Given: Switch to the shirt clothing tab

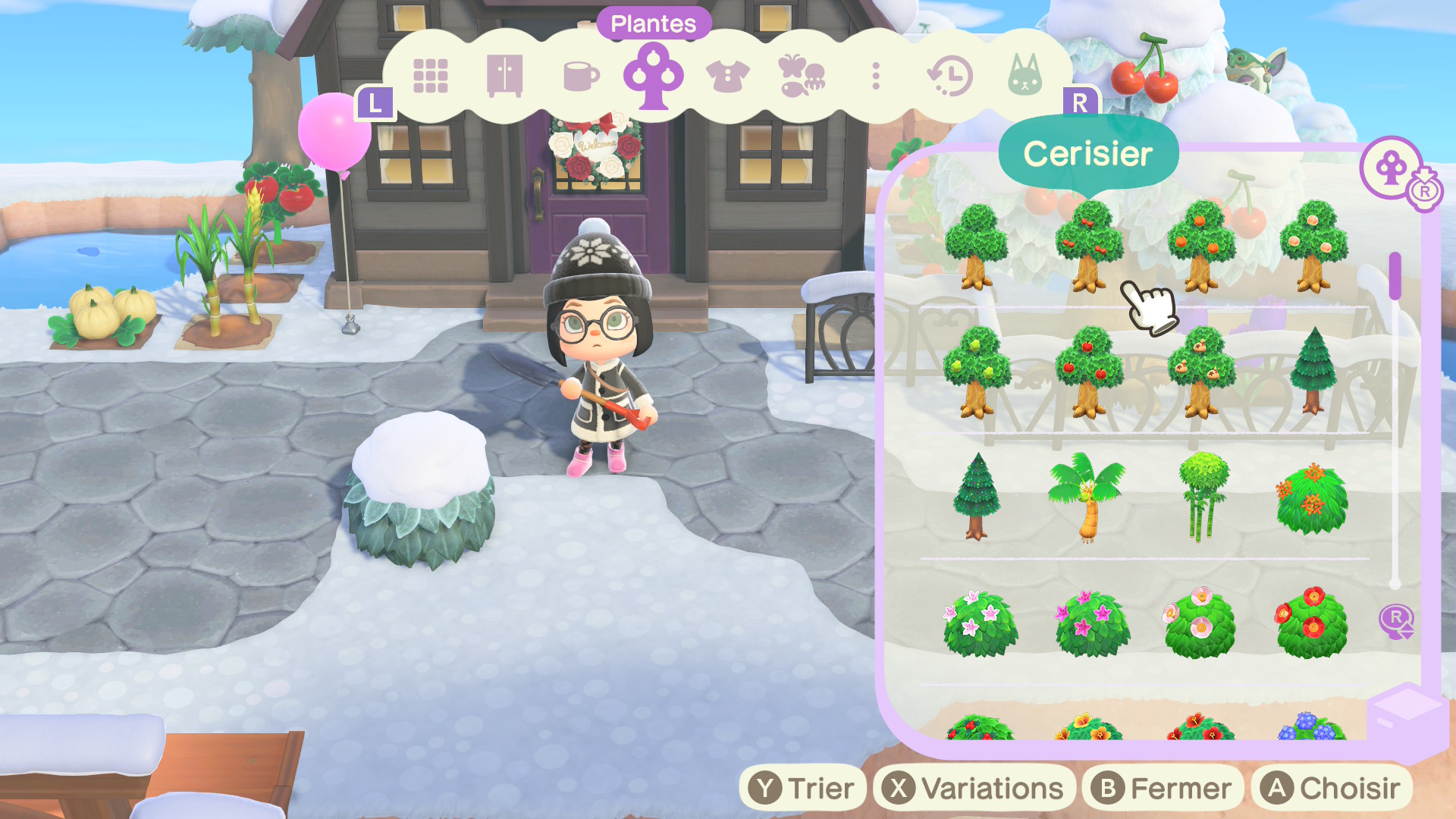Looking at the screenshot, I should tap(727, 76).
